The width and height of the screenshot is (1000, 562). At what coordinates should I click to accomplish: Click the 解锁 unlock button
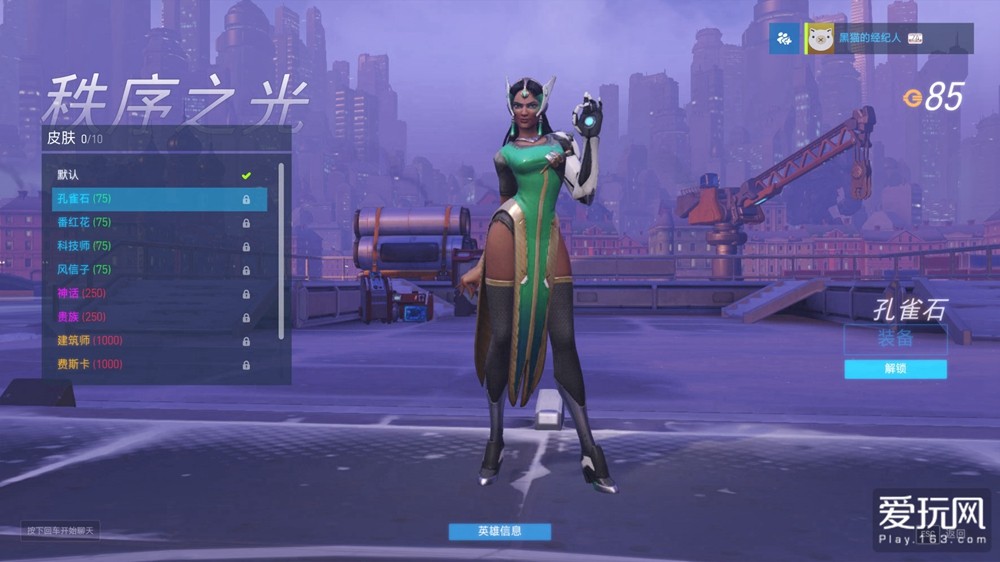coord(895,369)
